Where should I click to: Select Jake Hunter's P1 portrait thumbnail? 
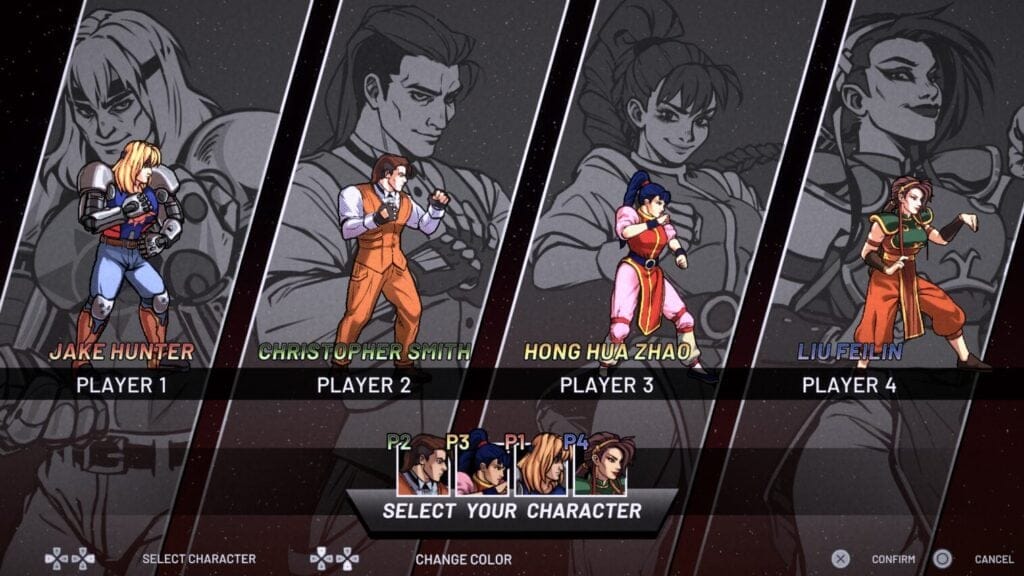[x=541, y=467]
